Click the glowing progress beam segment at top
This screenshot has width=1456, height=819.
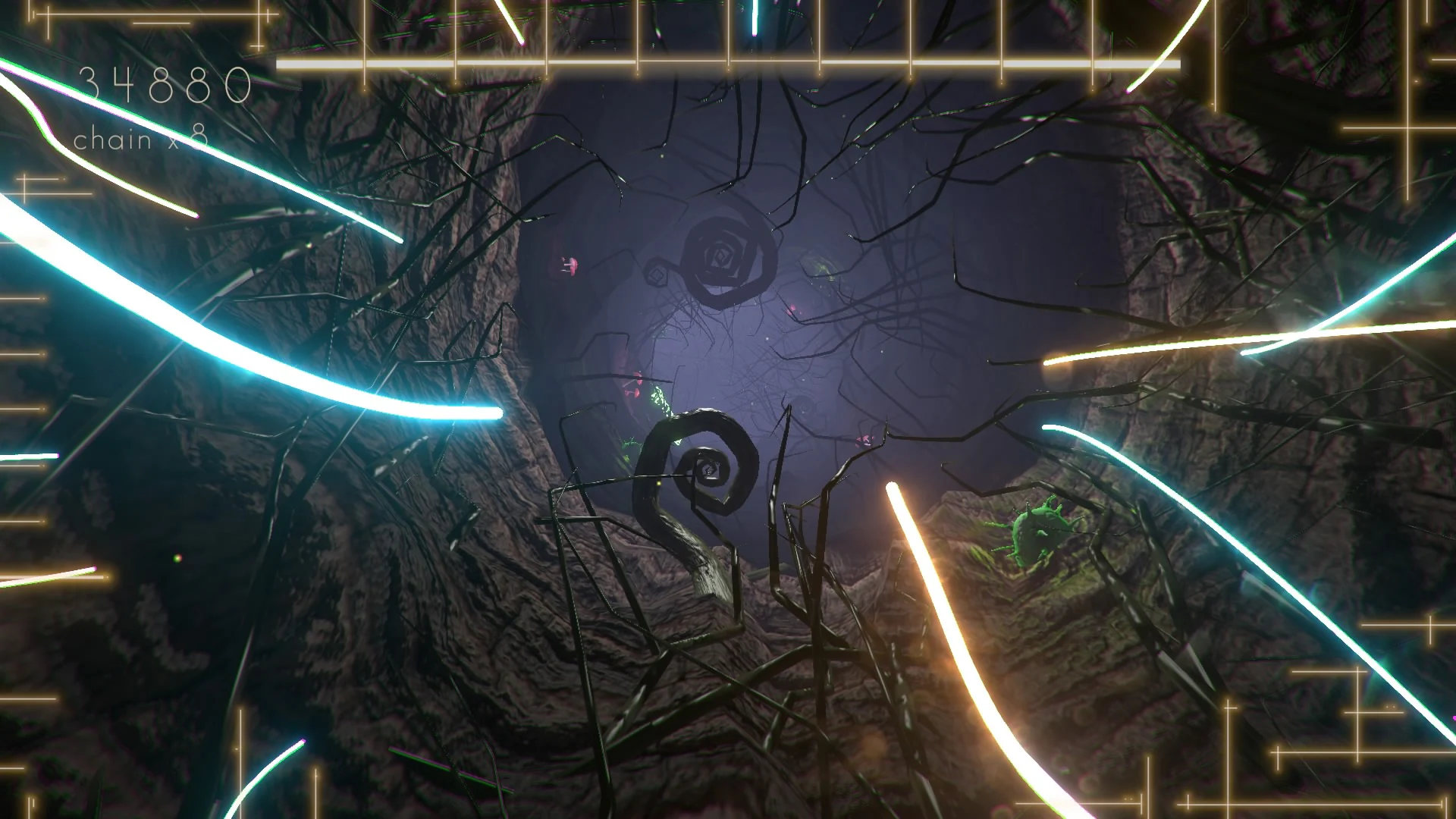531,62
